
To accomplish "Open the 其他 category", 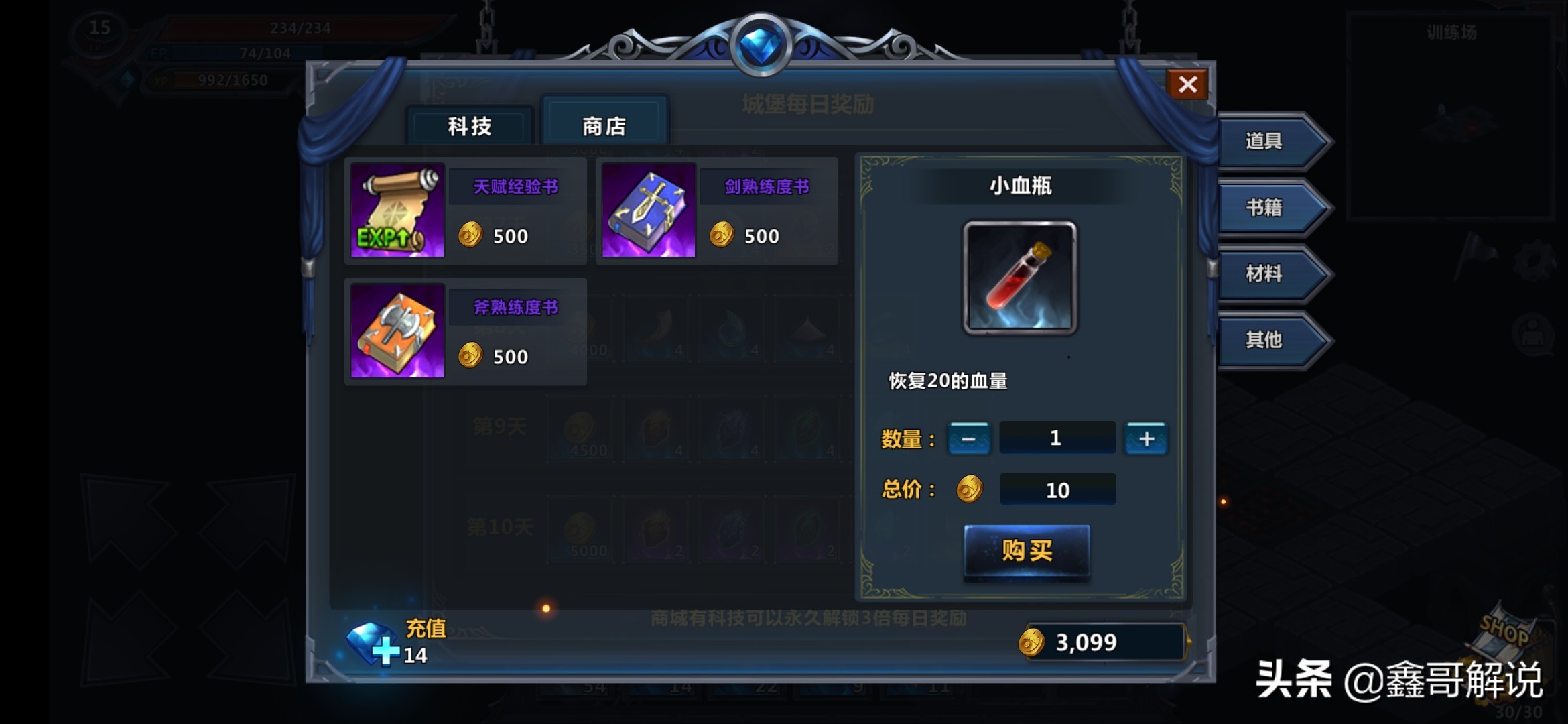I will pos(1264,340).
